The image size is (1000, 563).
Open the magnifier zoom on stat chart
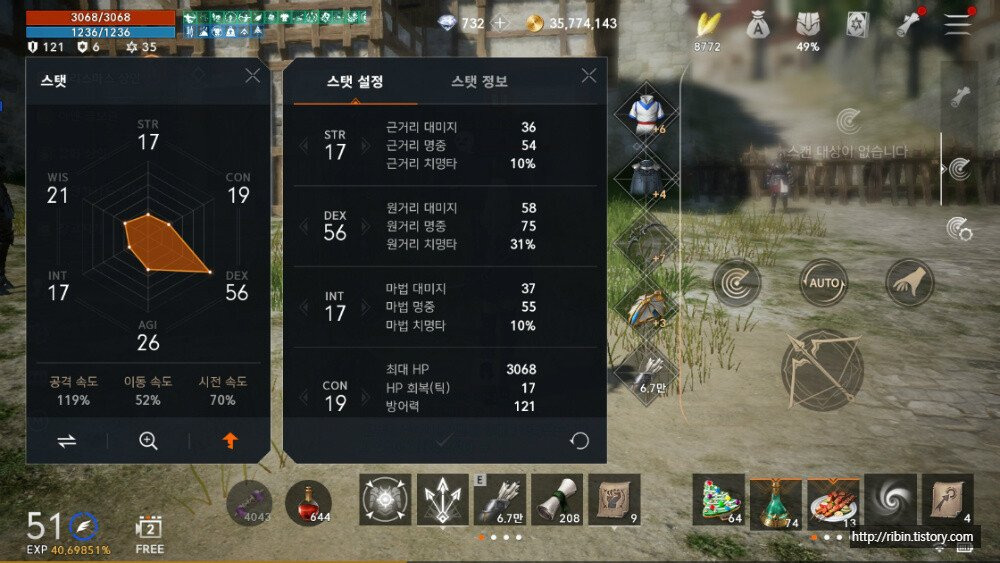148,440
